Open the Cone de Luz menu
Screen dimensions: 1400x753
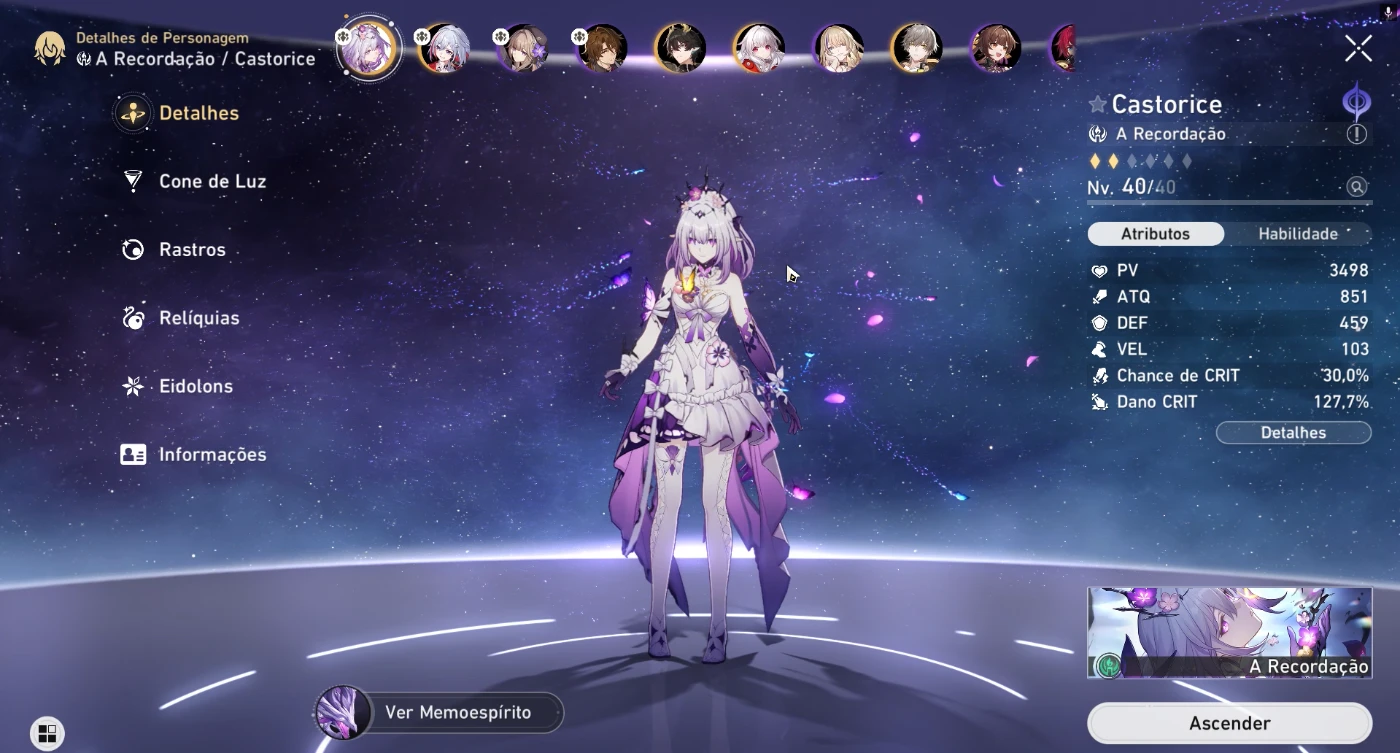(x=212, y=181)
